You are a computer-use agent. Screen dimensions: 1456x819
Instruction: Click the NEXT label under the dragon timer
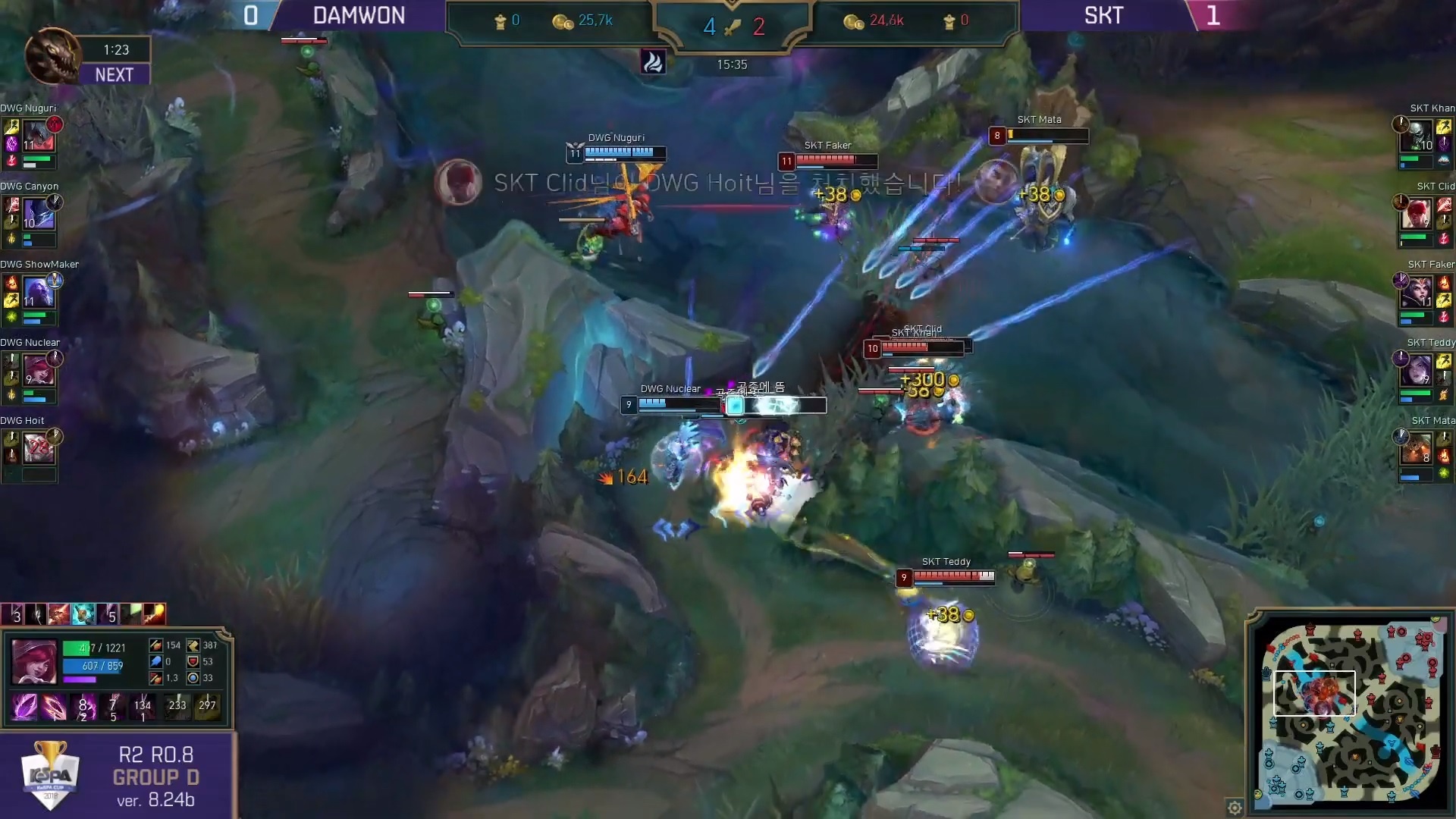point(114,74)
